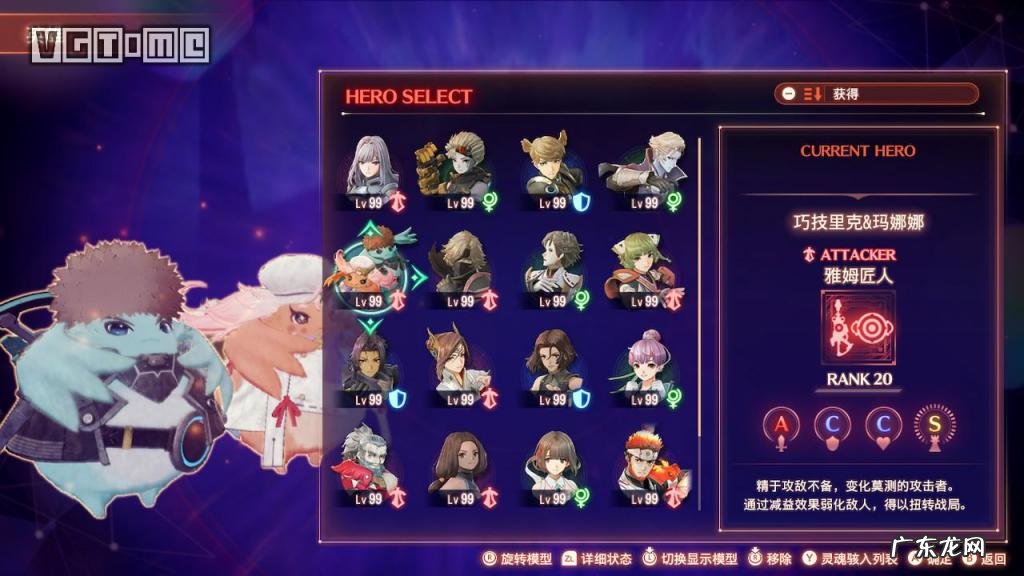Open the 获得 sort order selector
This screenshot has width=1024, height=576.
876,94
